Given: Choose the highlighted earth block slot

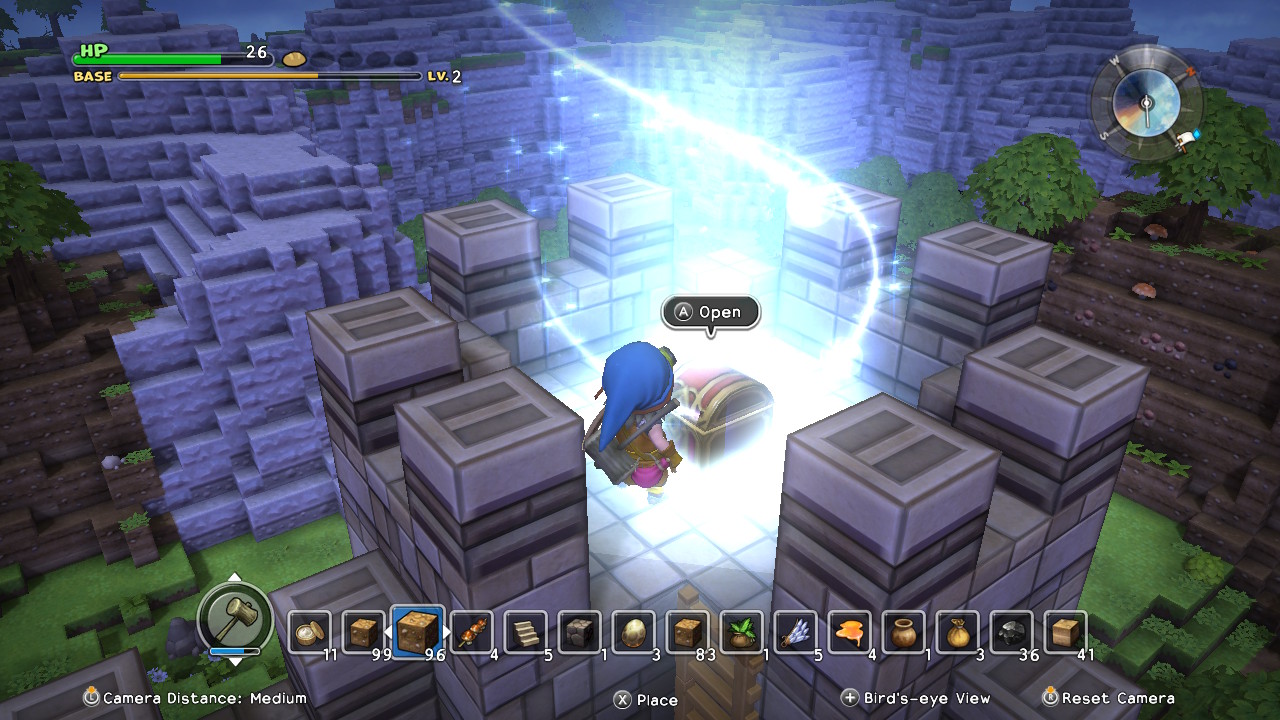Looking at the screenshot, I should (417, 632).
